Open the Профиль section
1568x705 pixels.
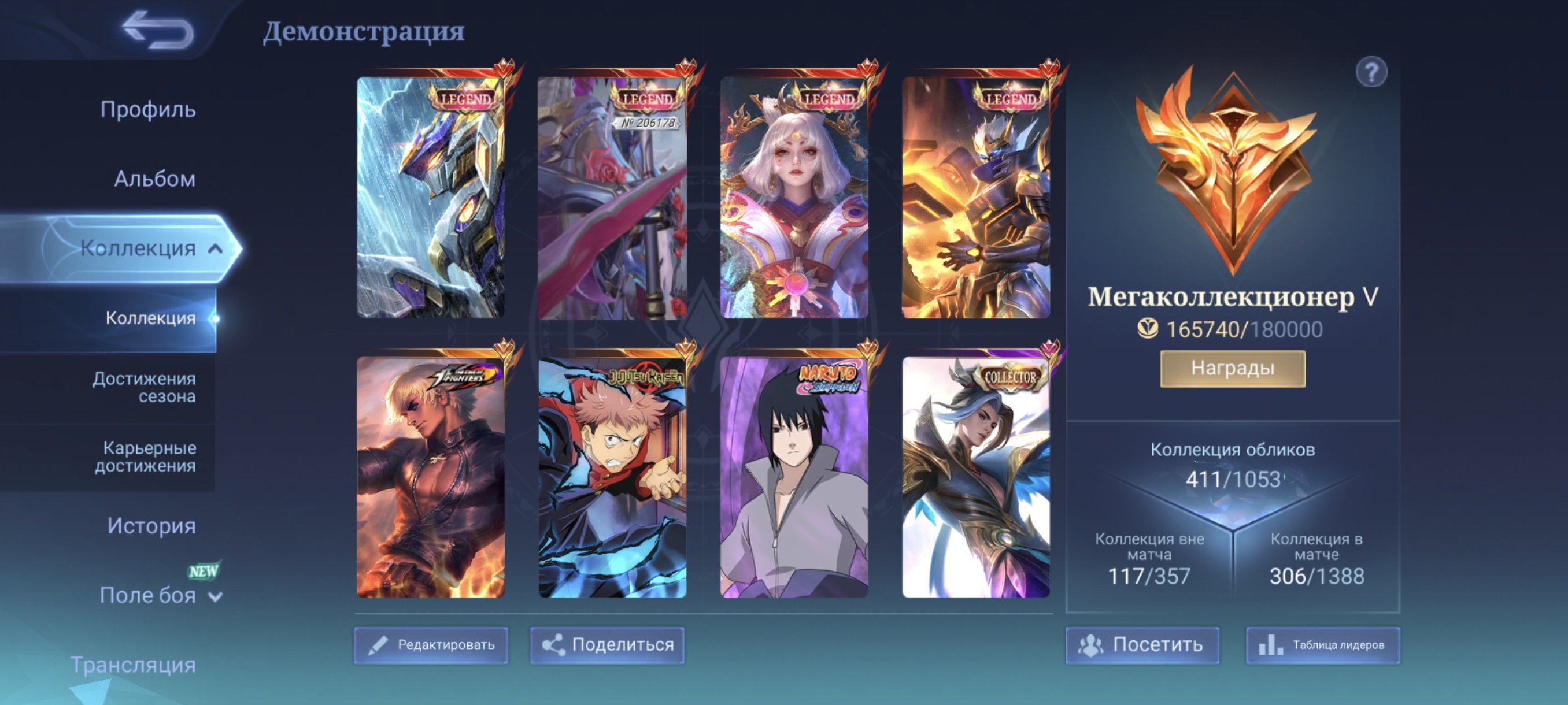tap(148, 109)
